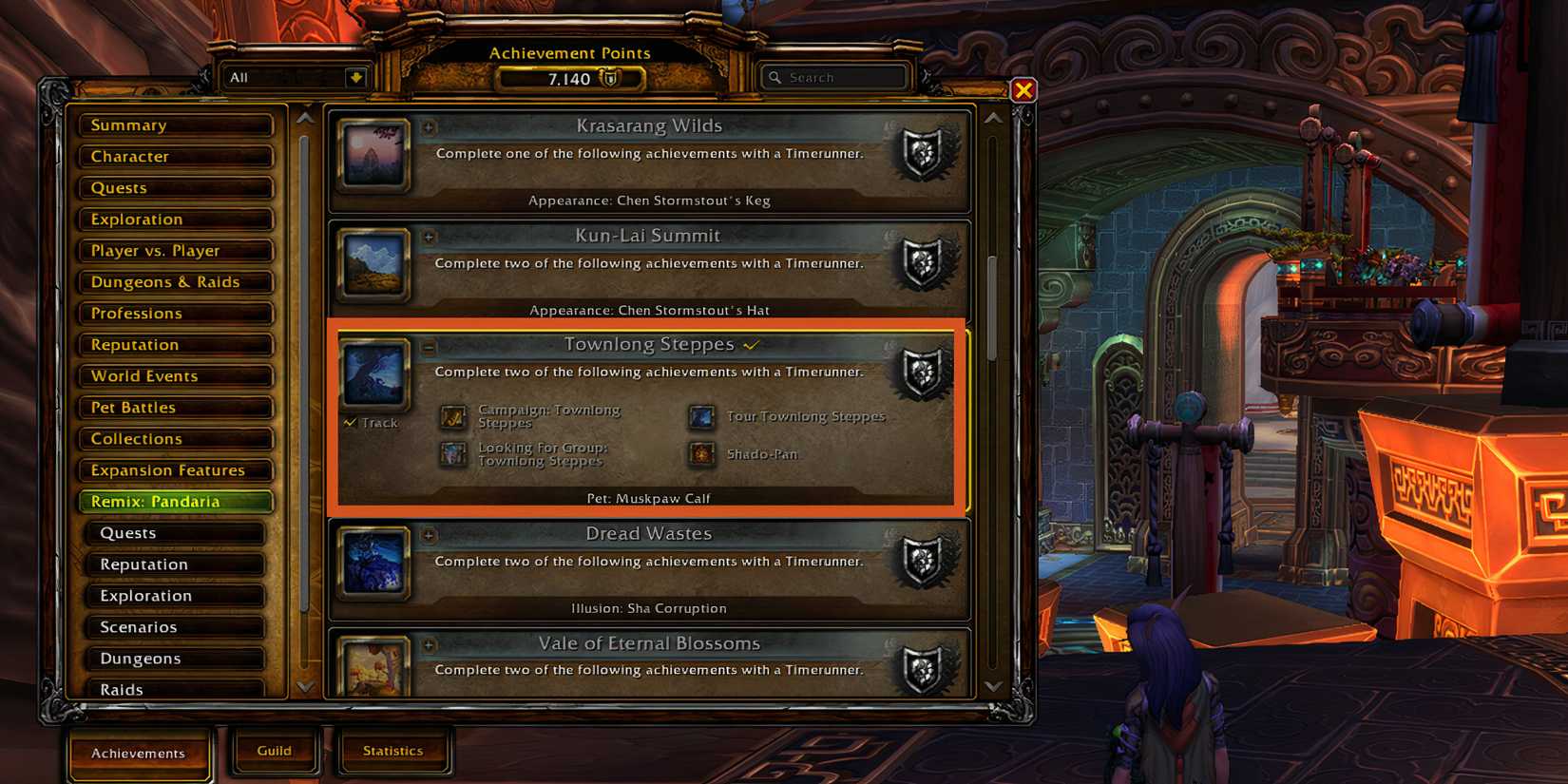Switch to the Statistics tab
The height and width of the screenshot is (784, 1568).
click(393, 750)
